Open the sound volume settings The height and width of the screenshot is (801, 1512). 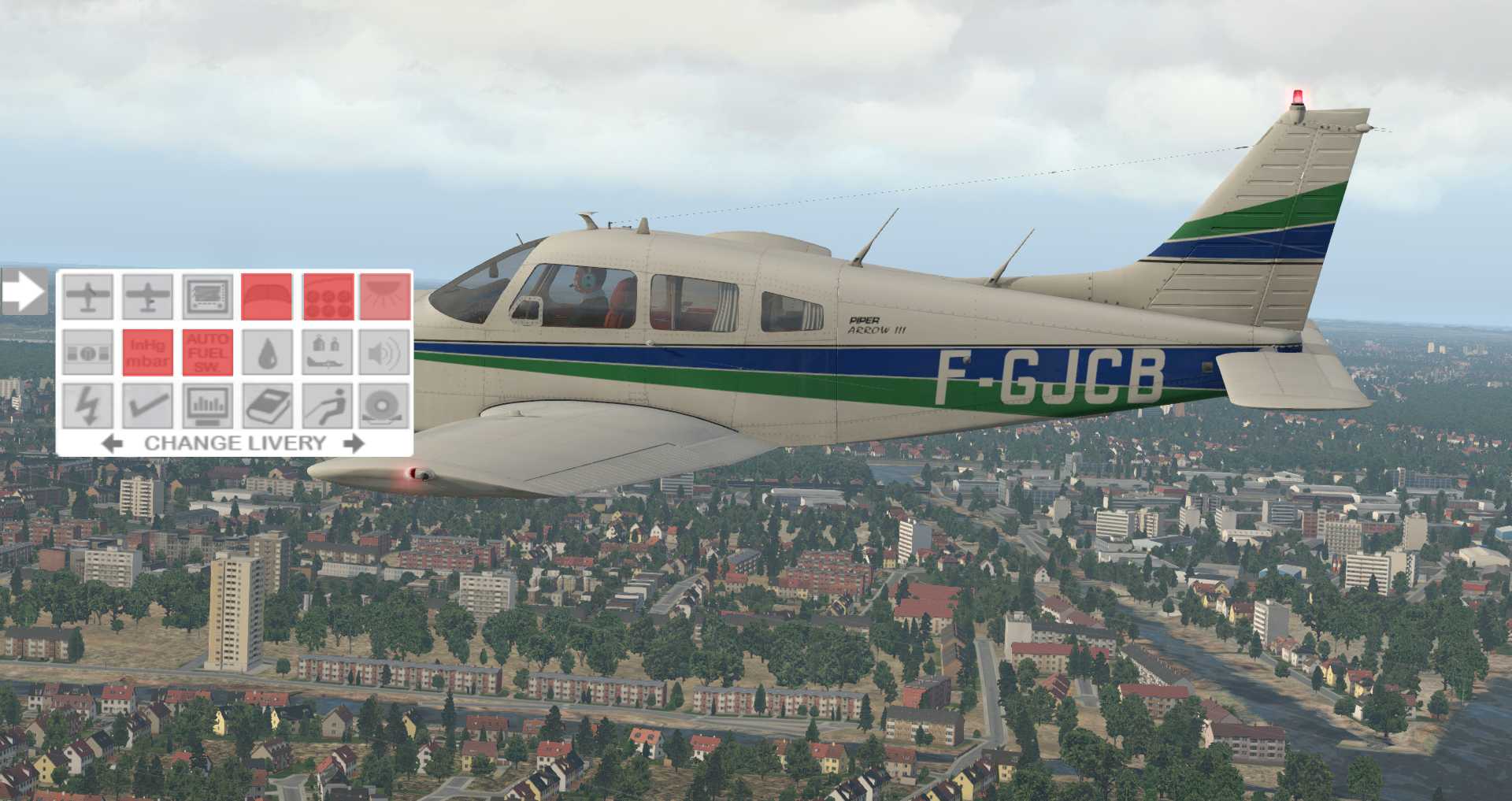pyautogui.click(x=385, y=352)
